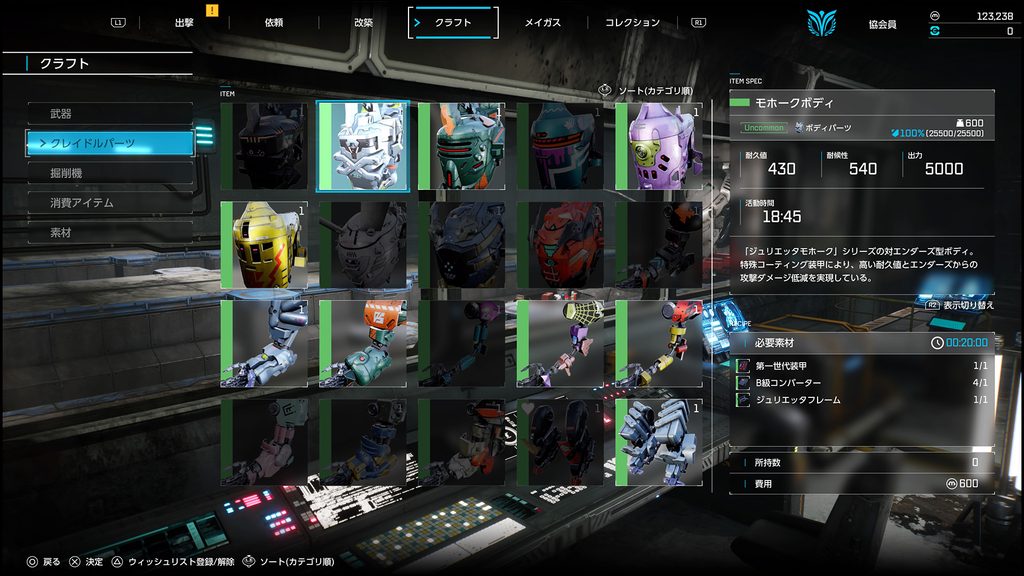Screen dimensions: 1024x576
Task: Switch to the 出撃 tab
Action: [184, 22]
